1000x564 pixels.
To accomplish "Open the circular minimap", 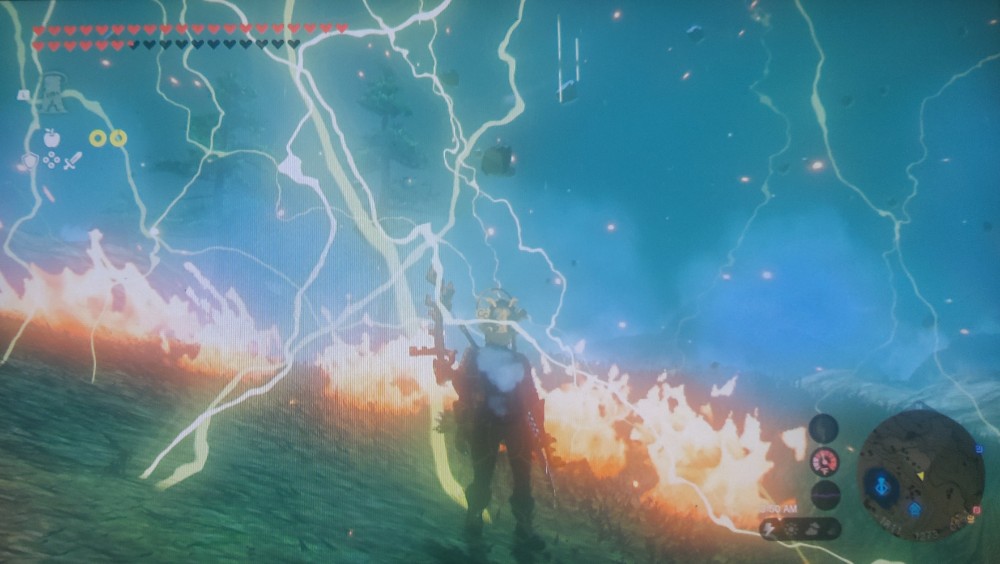I will tap(921, 474).
